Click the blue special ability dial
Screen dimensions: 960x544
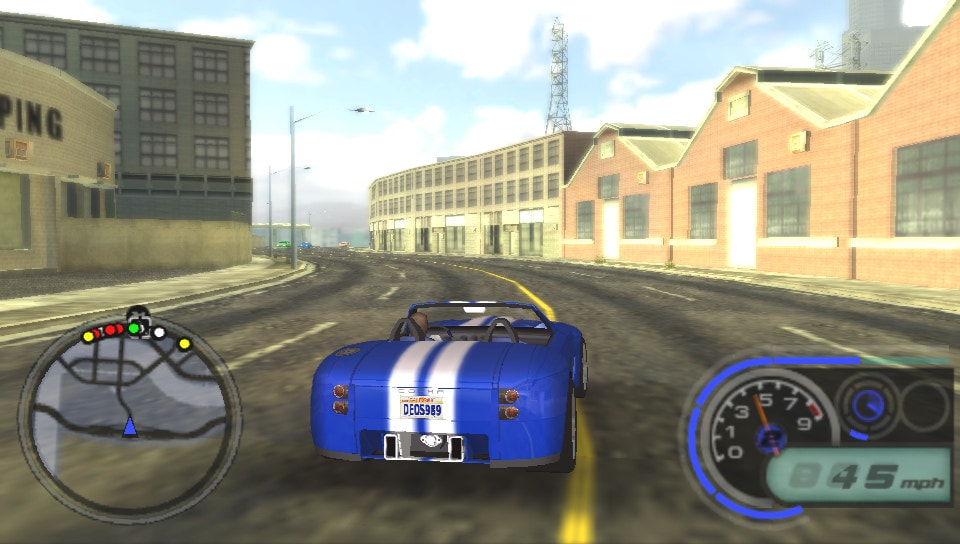click(867, 405)
